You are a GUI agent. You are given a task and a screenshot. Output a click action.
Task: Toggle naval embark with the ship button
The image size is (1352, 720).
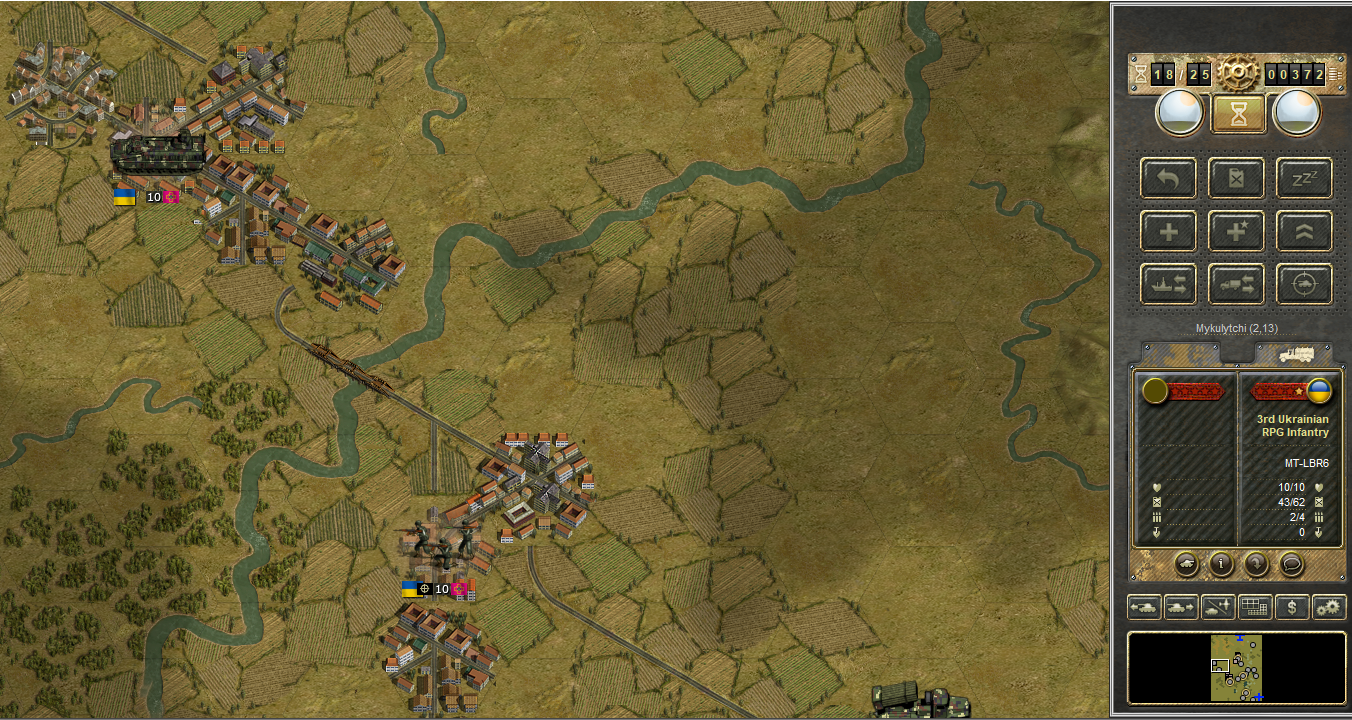click(1168, 285)
